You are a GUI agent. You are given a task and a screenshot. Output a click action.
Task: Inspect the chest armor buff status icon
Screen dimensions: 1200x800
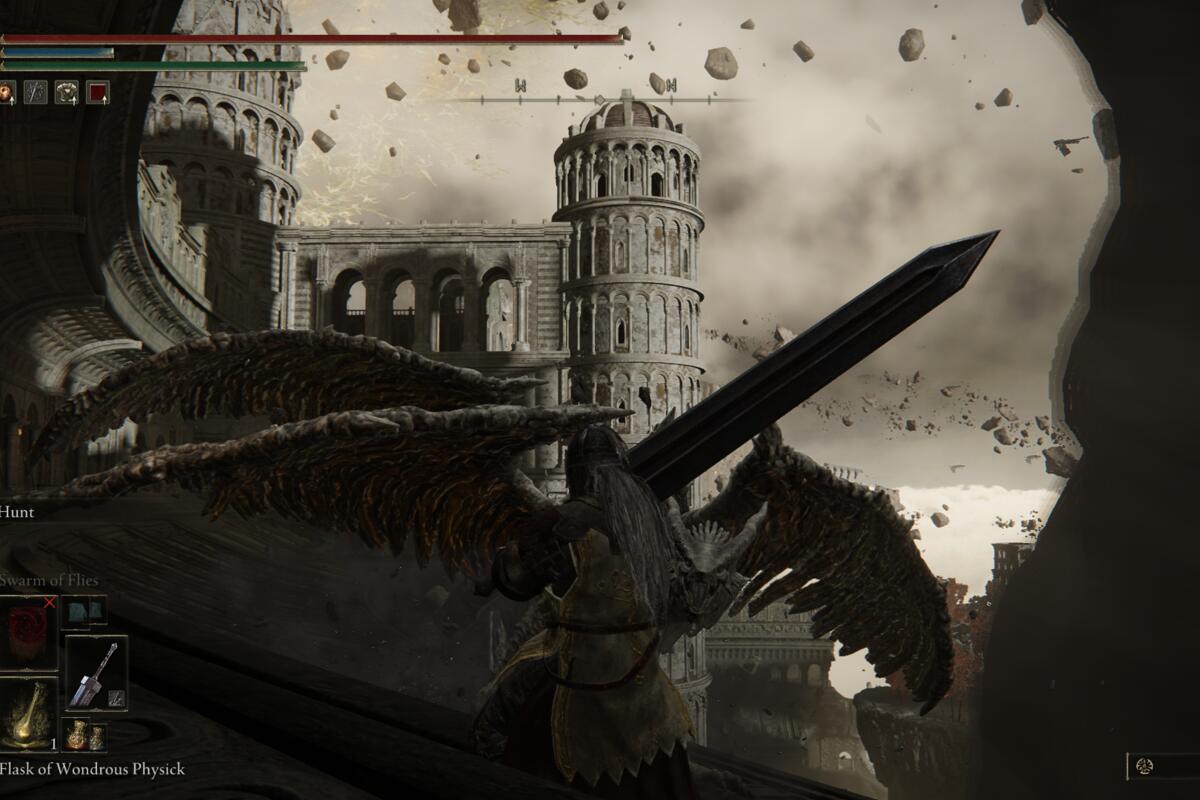(x=67, y=92)
